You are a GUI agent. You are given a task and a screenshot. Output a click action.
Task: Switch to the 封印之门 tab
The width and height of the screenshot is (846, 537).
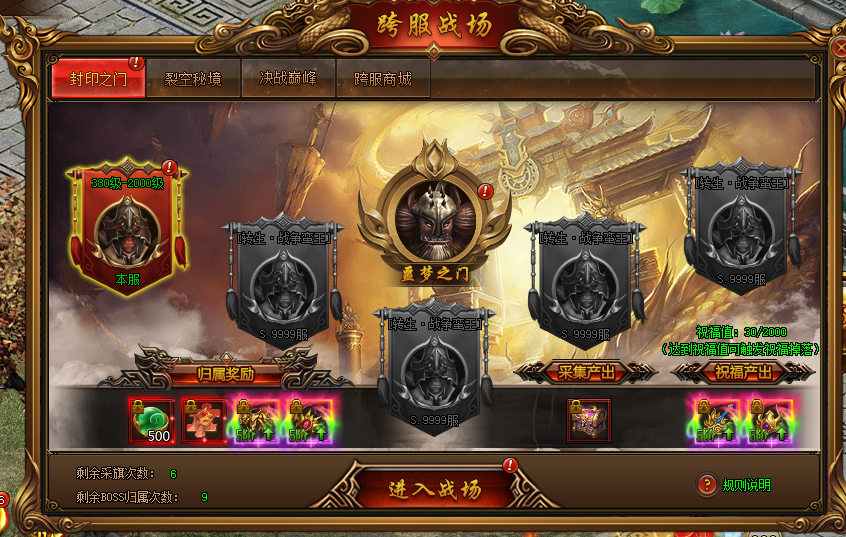pyautogui.click(x=97, y=79)
